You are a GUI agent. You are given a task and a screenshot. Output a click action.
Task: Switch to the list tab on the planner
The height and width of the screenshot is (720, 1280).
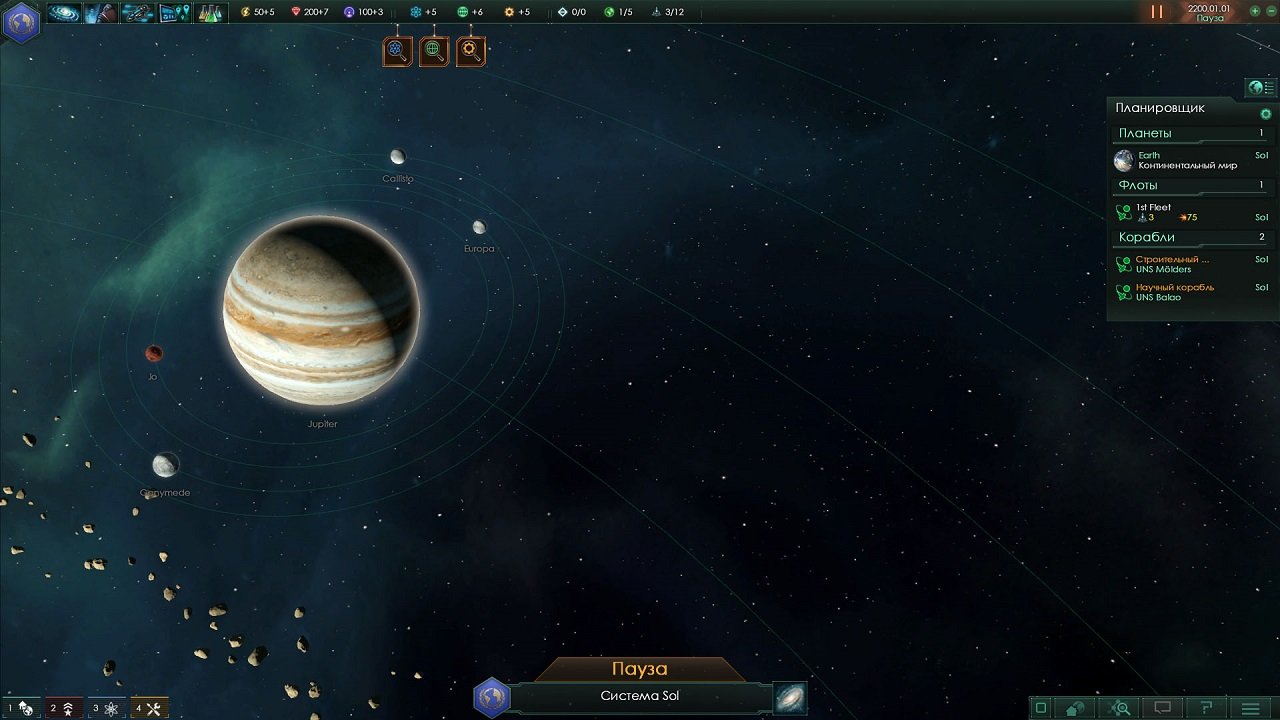tap(1268, 88)
